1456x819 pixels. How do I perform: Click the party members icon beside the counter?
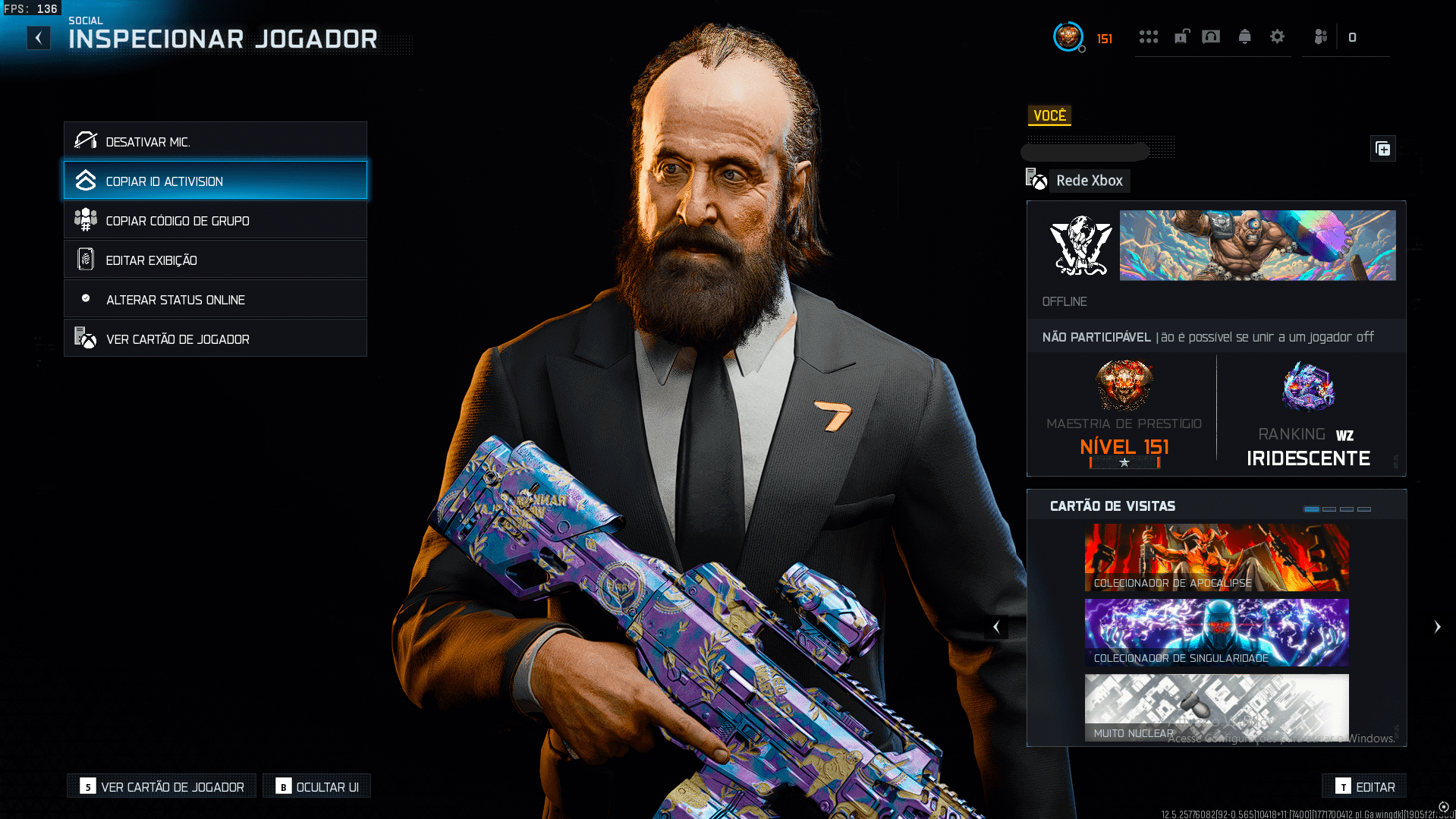1320,36
